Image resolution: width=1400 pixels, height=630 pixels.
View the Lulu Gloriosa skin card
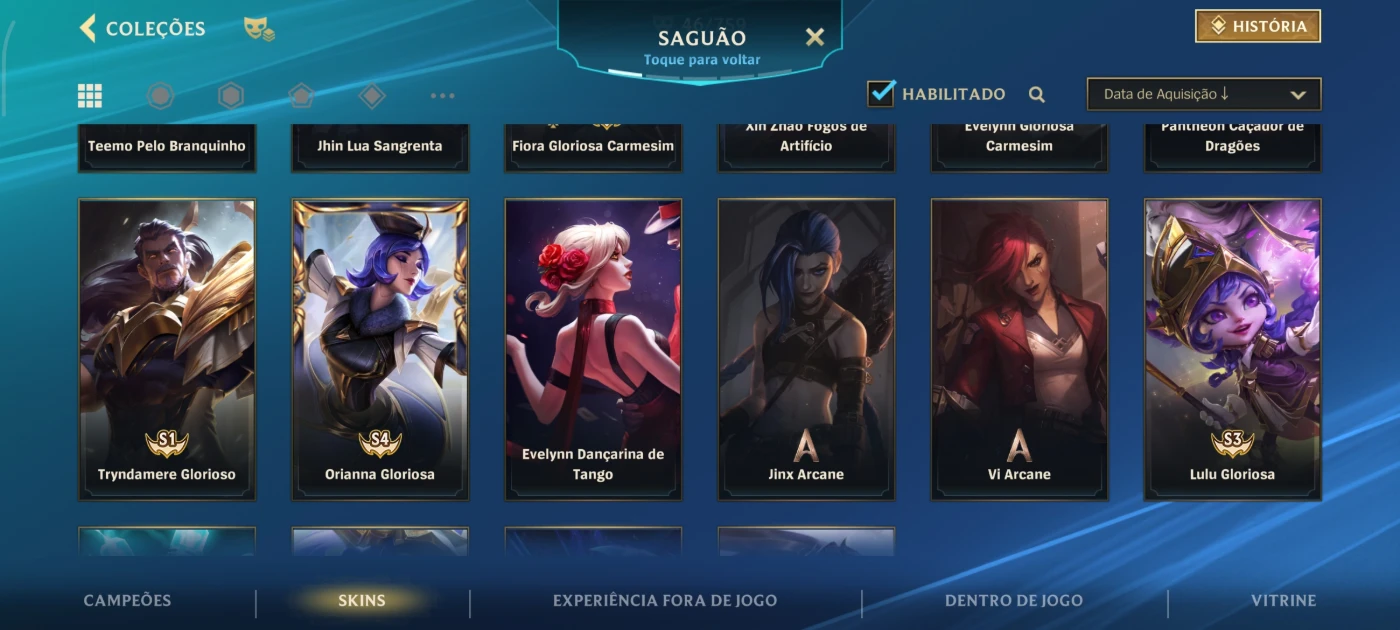pos(1232,349)
